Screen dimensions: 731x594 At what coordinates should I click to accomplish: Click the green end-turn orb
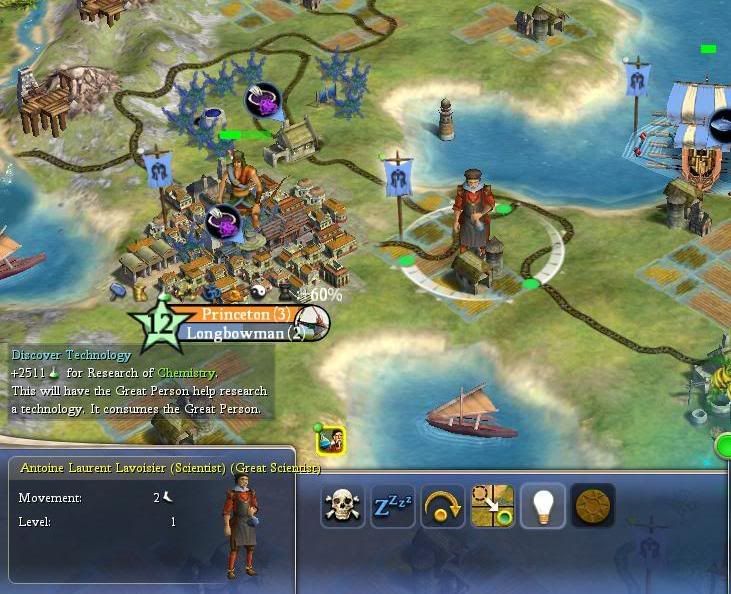(724, 446)
